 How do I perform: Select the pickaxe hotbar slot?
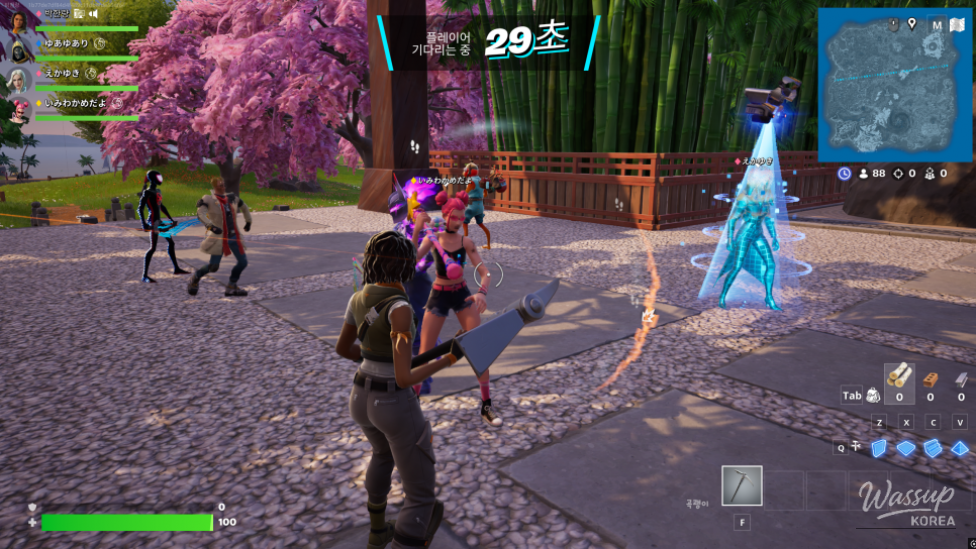pos(742,486)
